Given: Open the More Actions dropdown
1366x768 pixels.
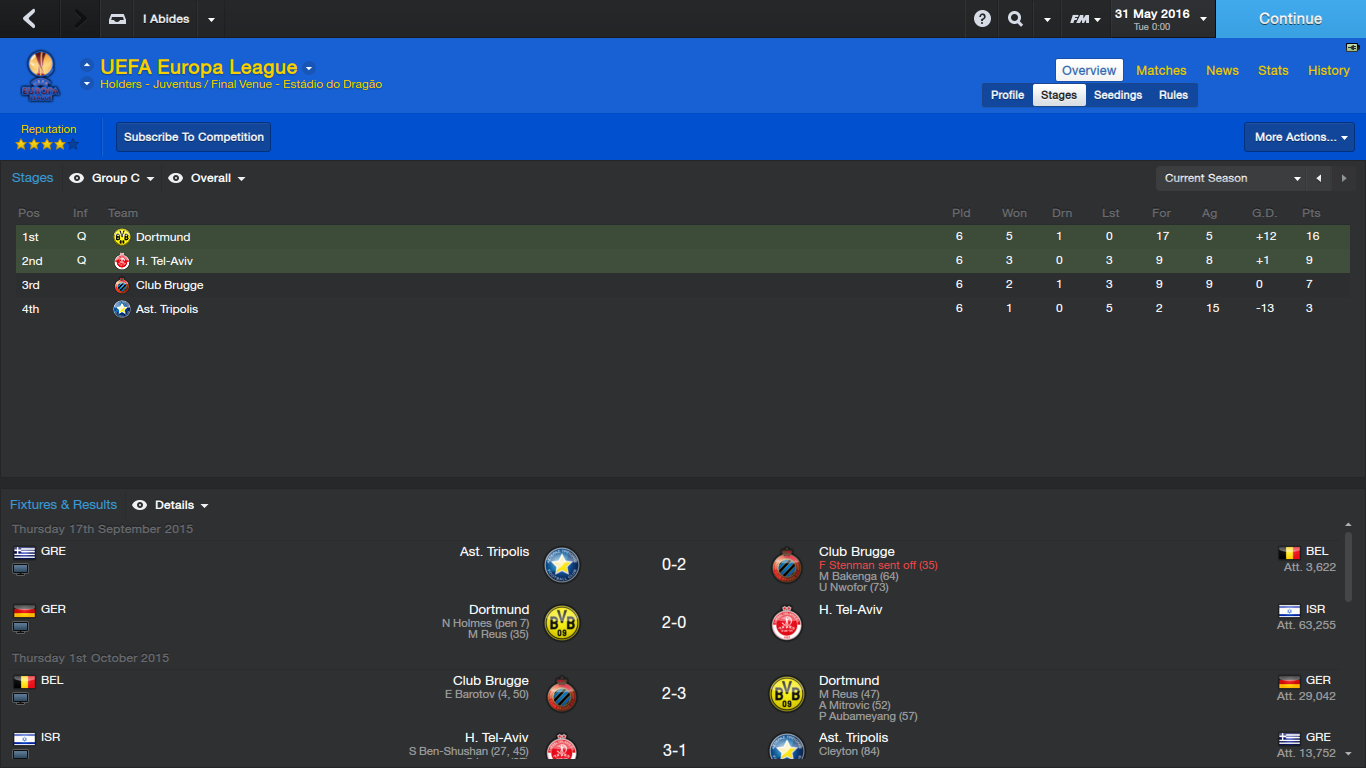Looking at the screenshot, I should pyautogui.click(x=1298, y=137).
